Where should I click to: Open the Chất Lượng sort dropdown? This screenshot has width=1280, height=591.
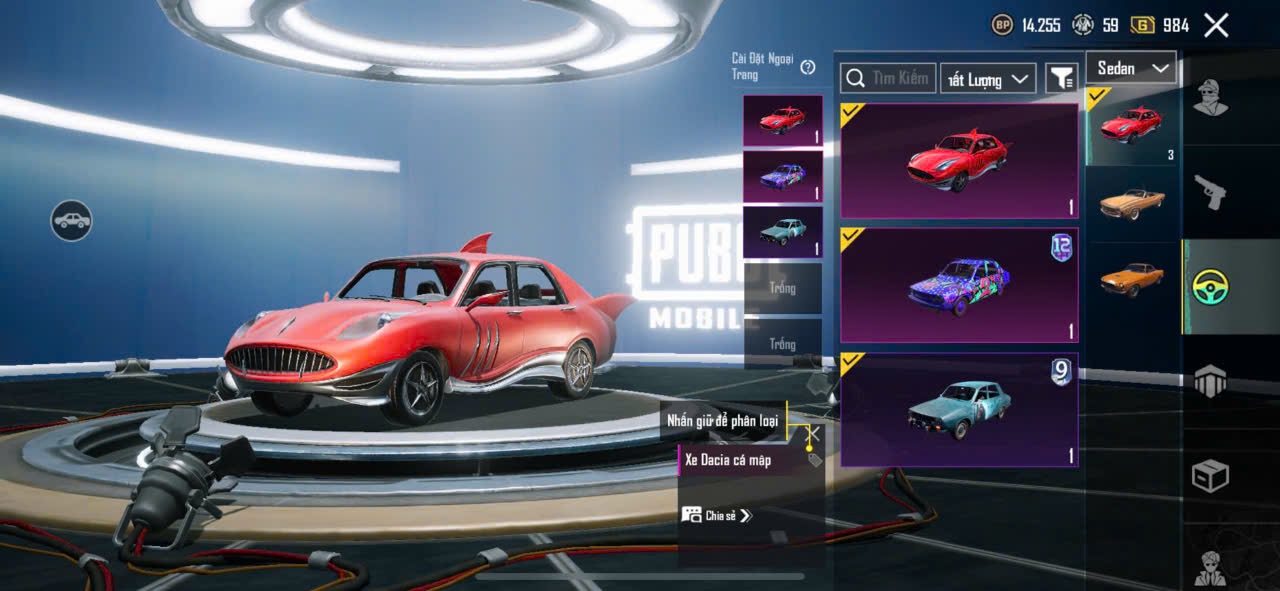[x=987, y=79]
